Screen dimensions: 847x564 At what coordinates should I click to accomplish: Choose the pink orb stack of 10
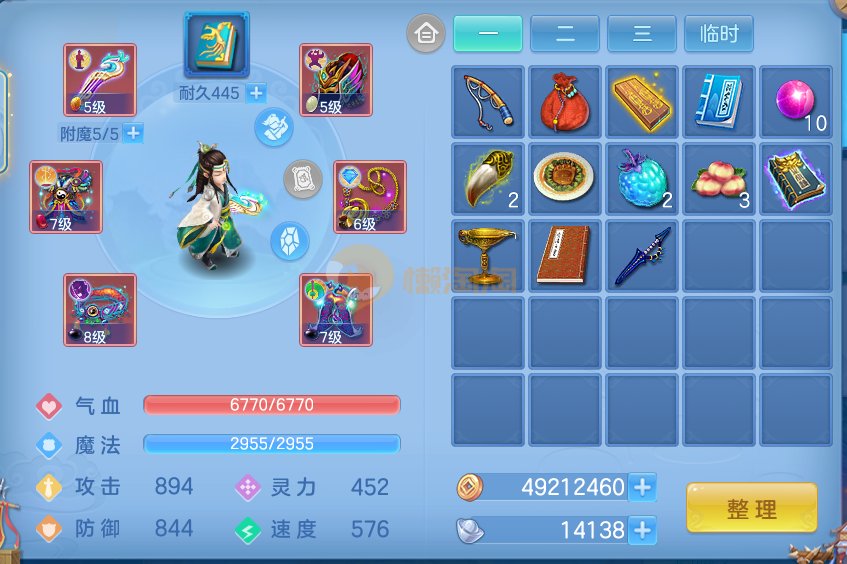coord(795,102)
